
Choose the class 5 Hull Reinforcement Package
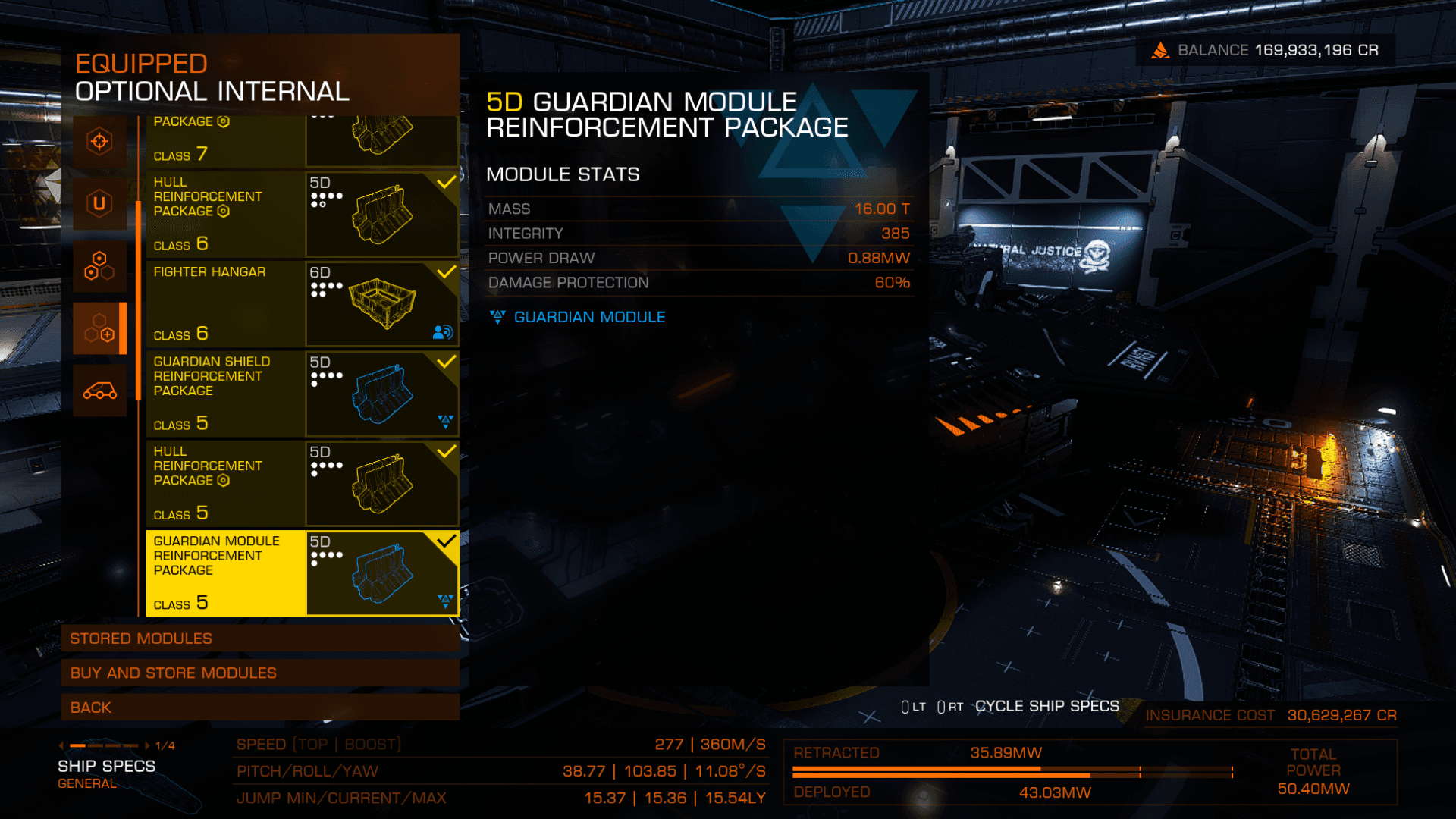pos(302,484)
